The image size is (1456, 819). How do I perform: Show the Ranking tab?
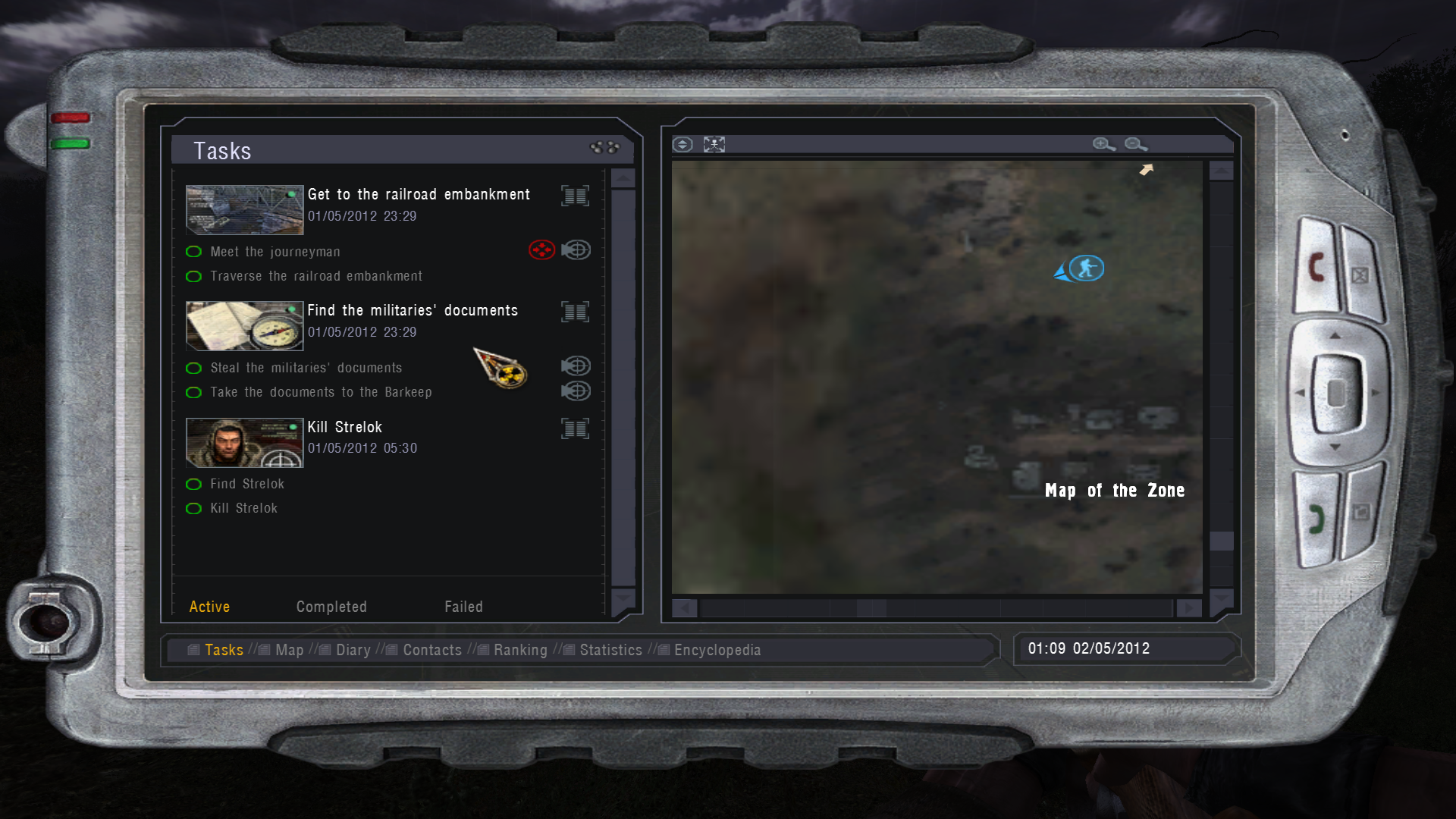[519, 650]
